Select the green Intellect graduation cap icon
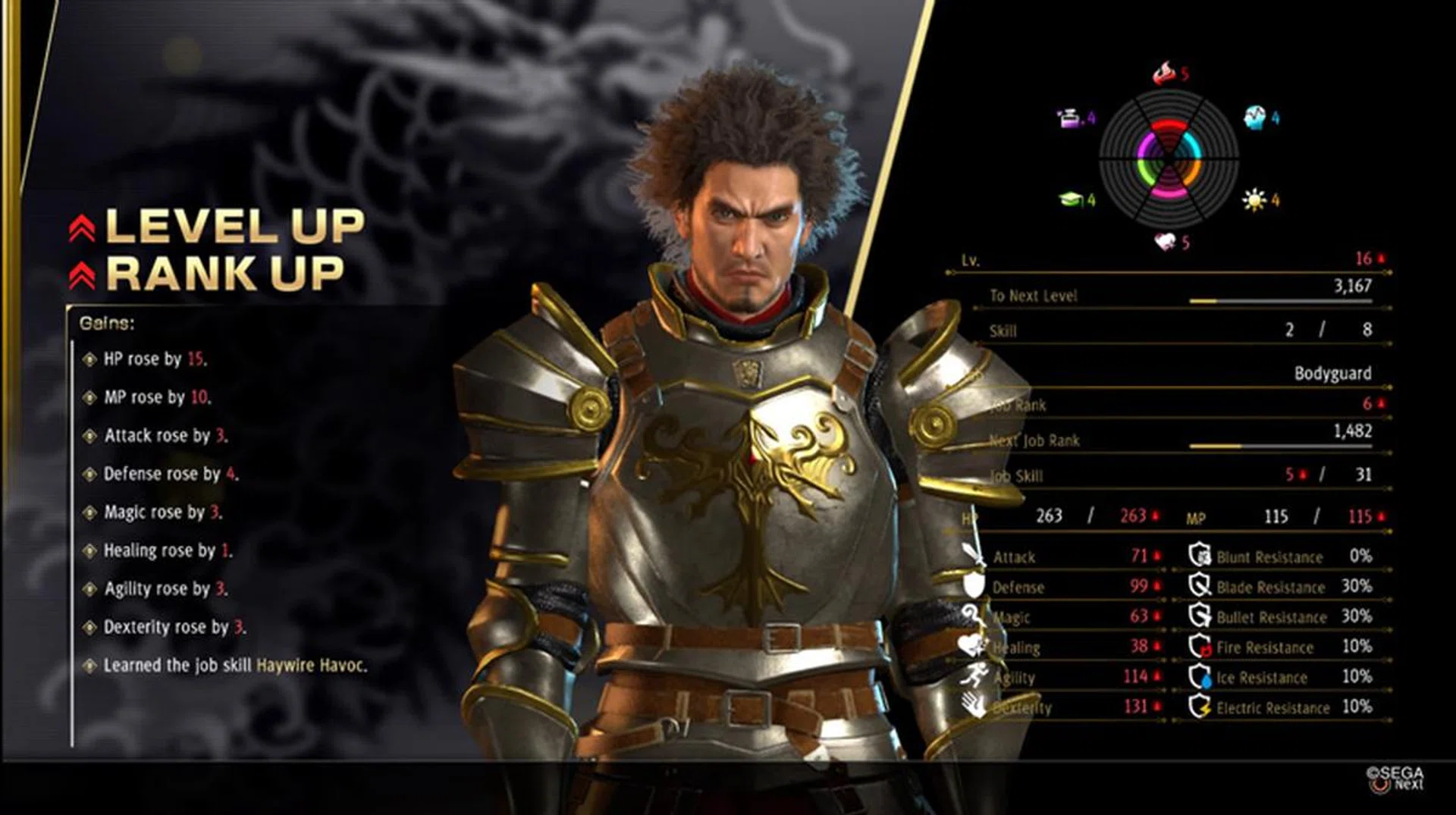This screenshot has width=1456, height=815. [1070, 199]
